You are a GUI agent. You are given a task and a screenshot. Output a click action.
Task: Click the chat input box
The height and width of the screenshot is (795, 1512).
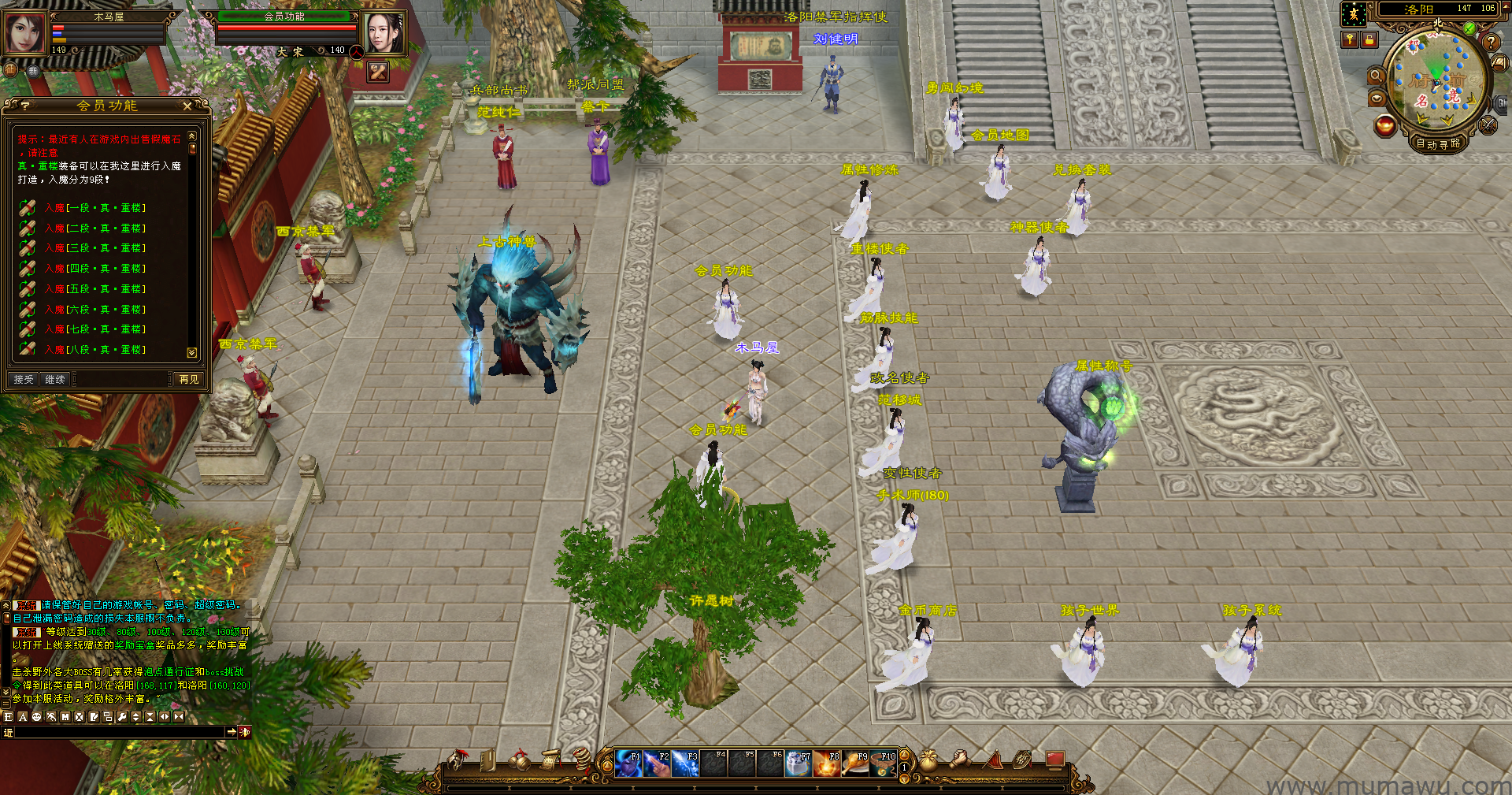point(120,732)
